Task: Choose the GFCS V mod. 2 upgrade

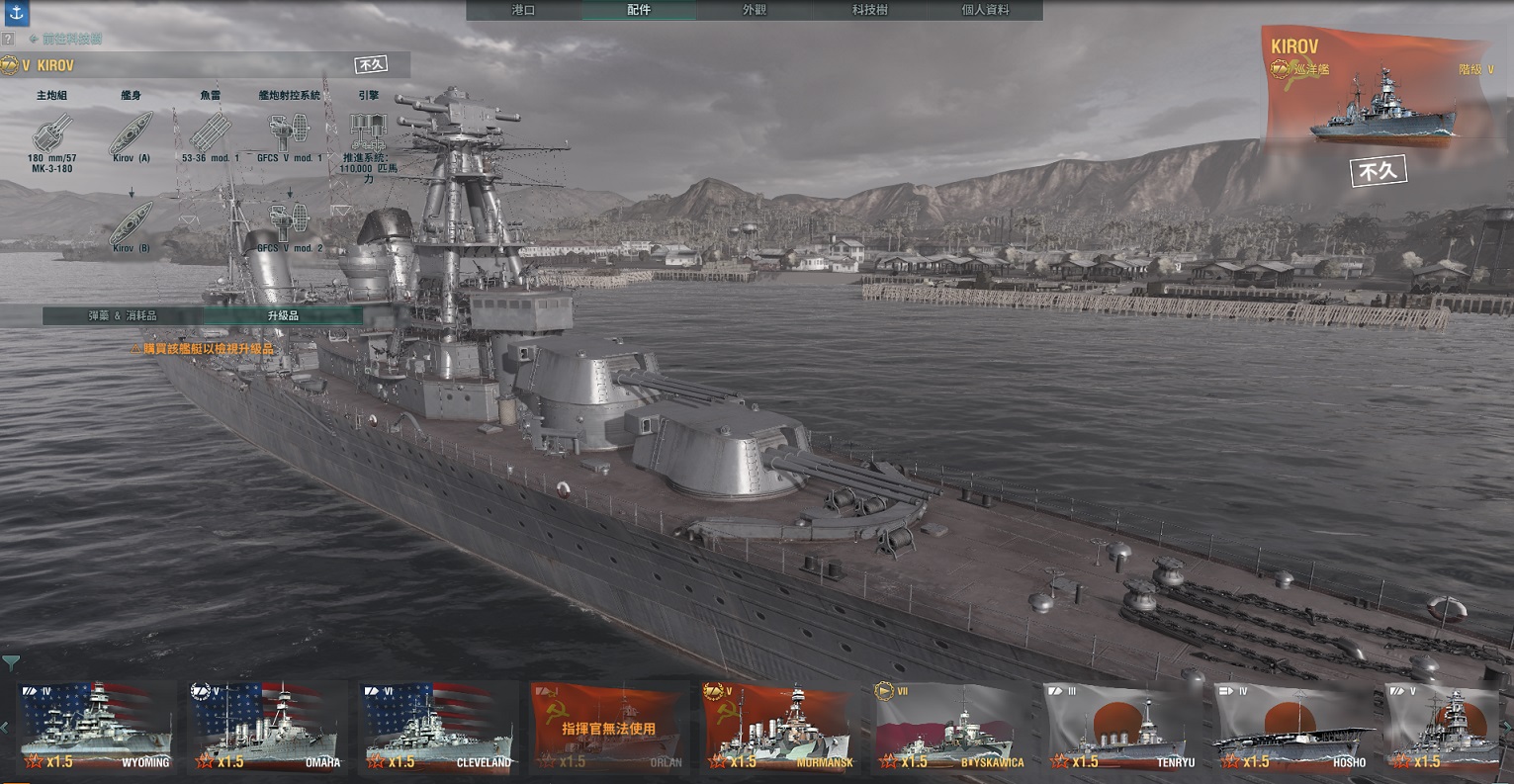Action: (x=289, y=224)
